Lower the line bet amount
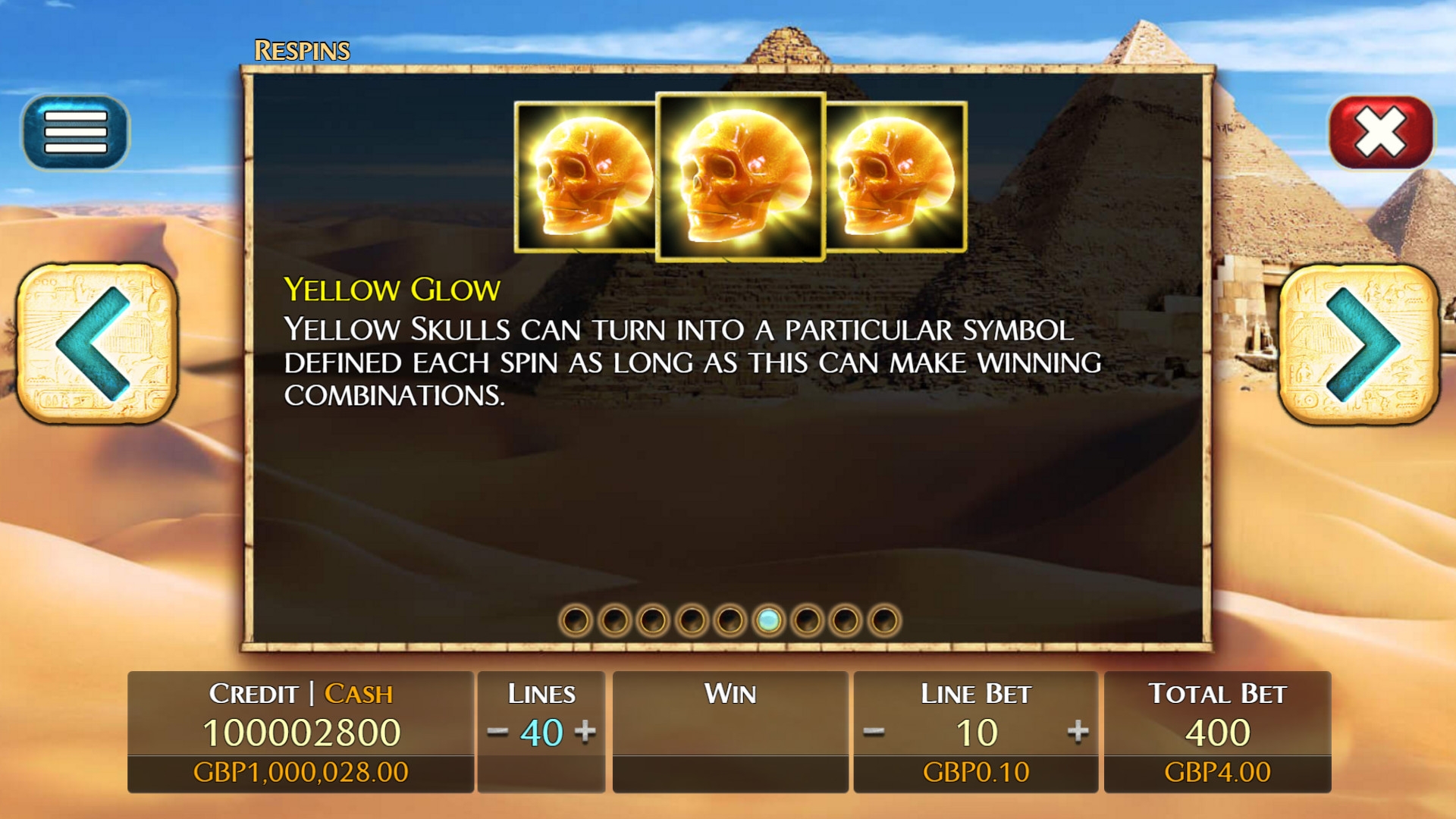 pos(874,732)
